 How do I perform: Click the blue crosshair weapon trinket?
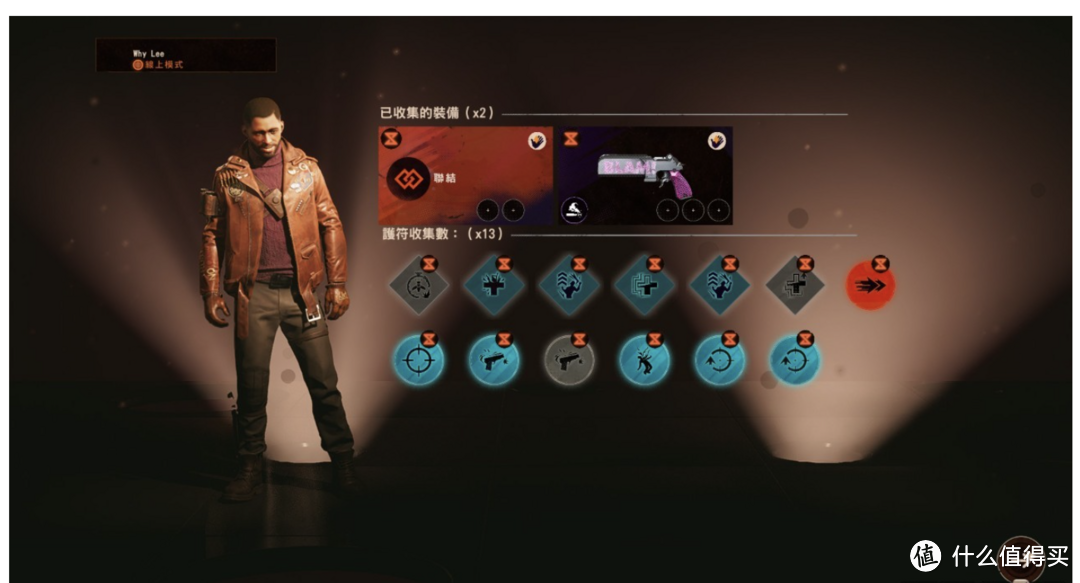[x=419, y=358]
